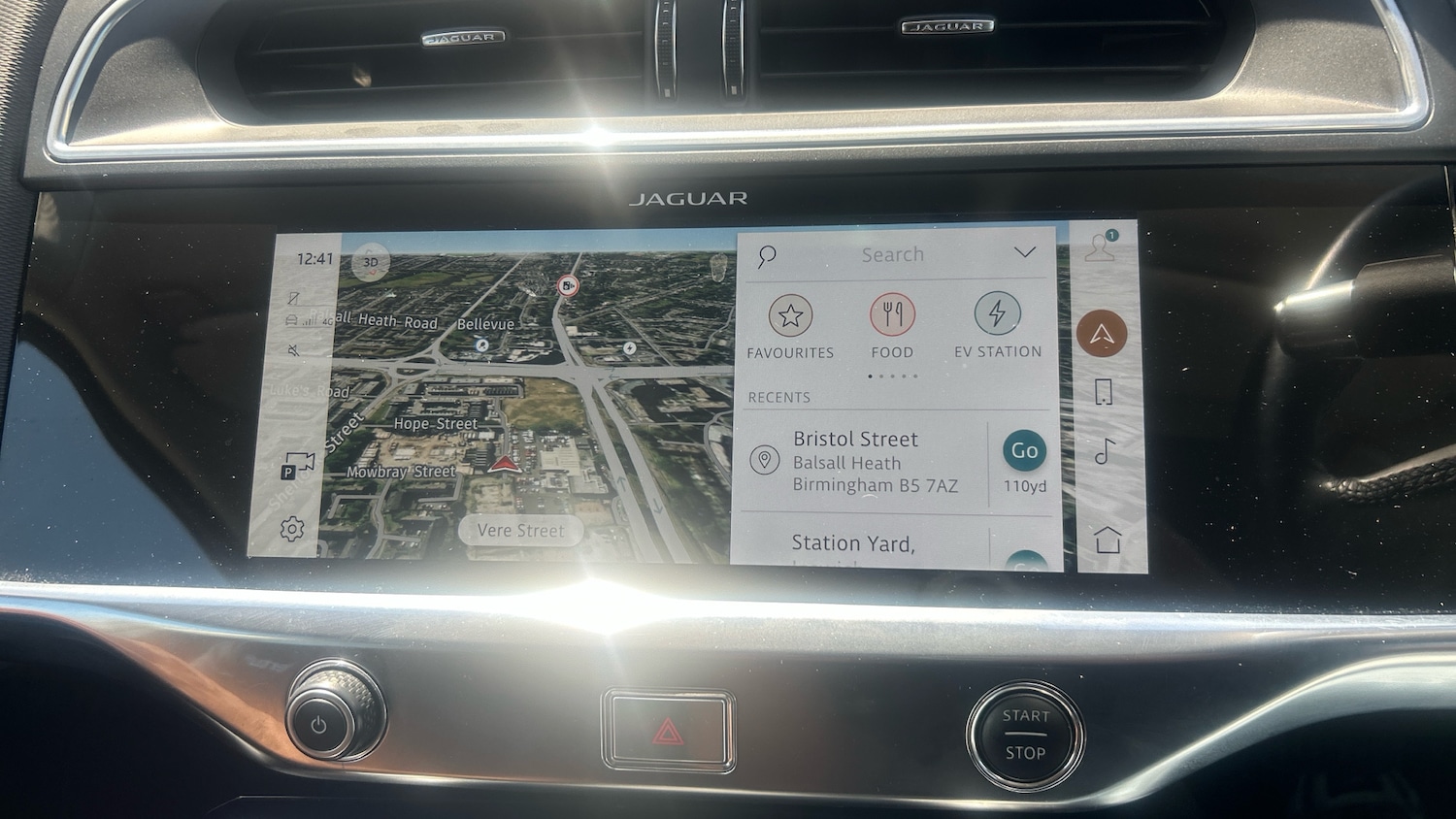Viewport: 1456px width, 819px height.
Task: Toggle the 3D map view button
Action: coord(370,262)
